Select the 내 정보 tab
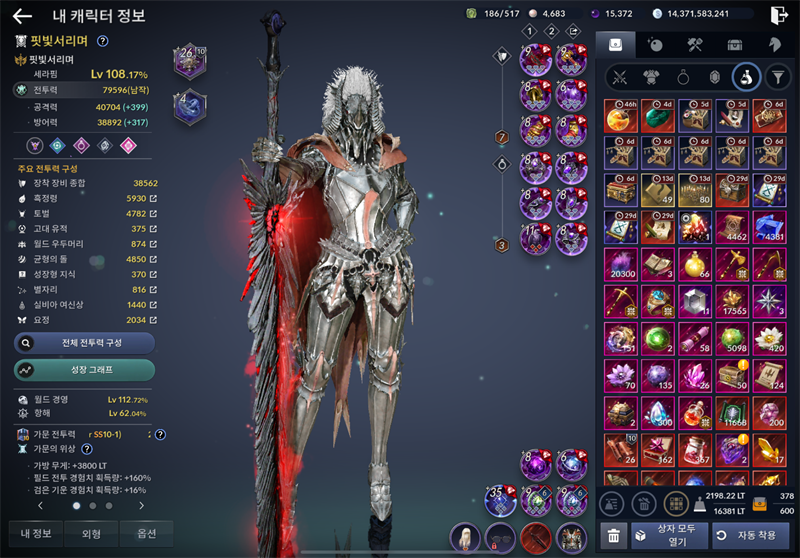This screenshot has height=558, width=800. (x=35, y=533)
